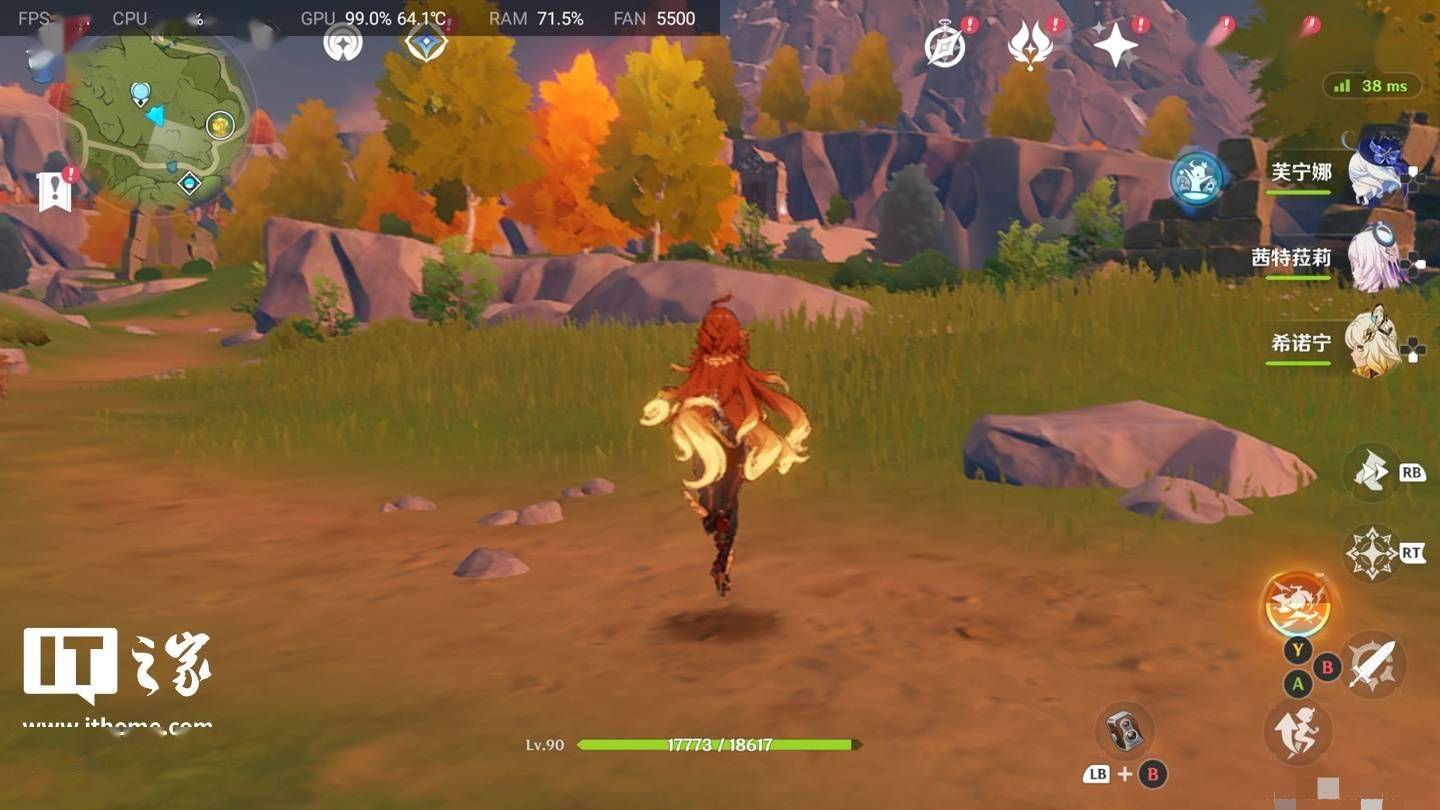The image size is (1440, 810).
Task: Tap the sword normal attack button
Action: (1373, 665)
